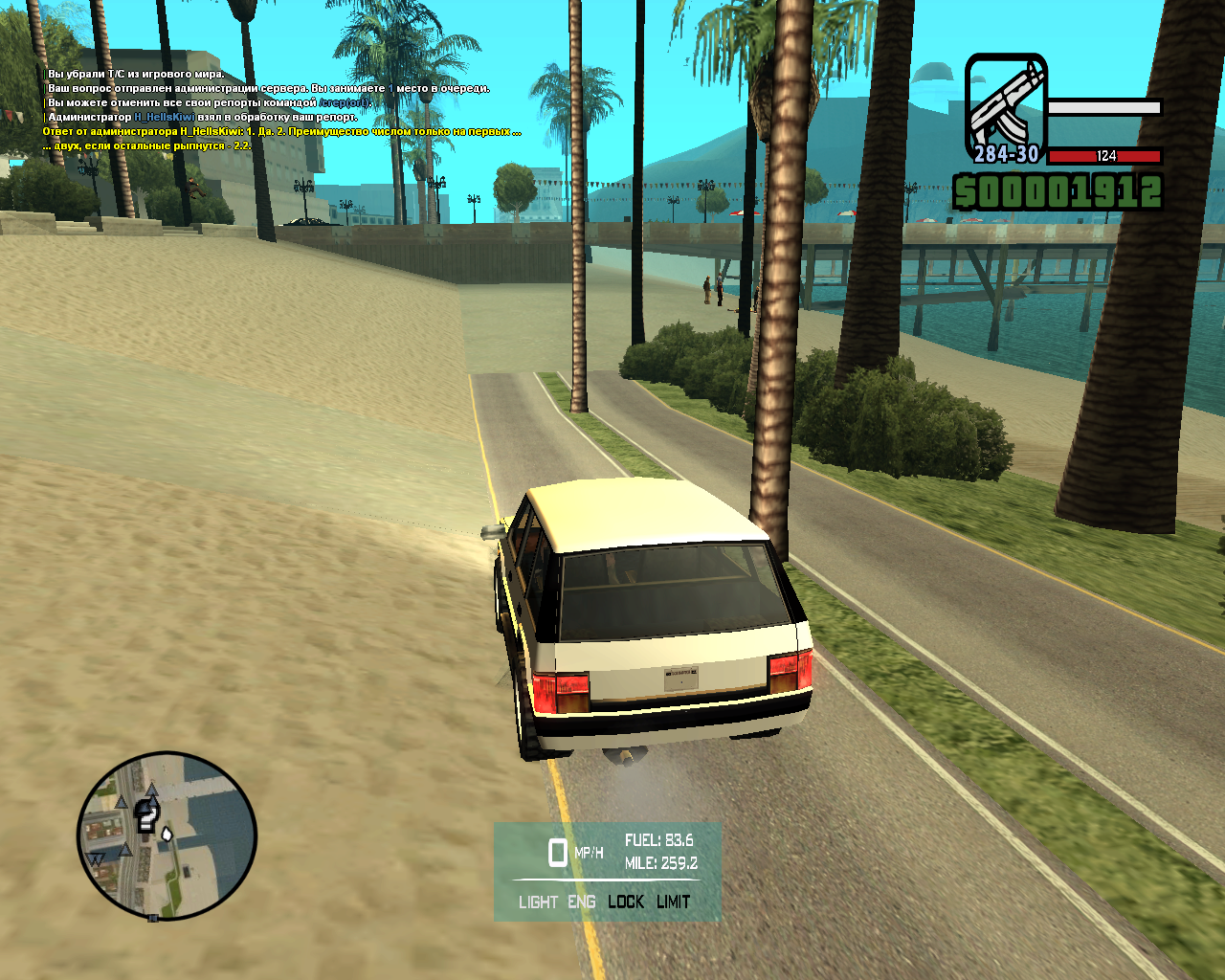This screenshot has height=980, width=1225.
Task: Toggle the ENG engine indicator
Action: [581, 902]
